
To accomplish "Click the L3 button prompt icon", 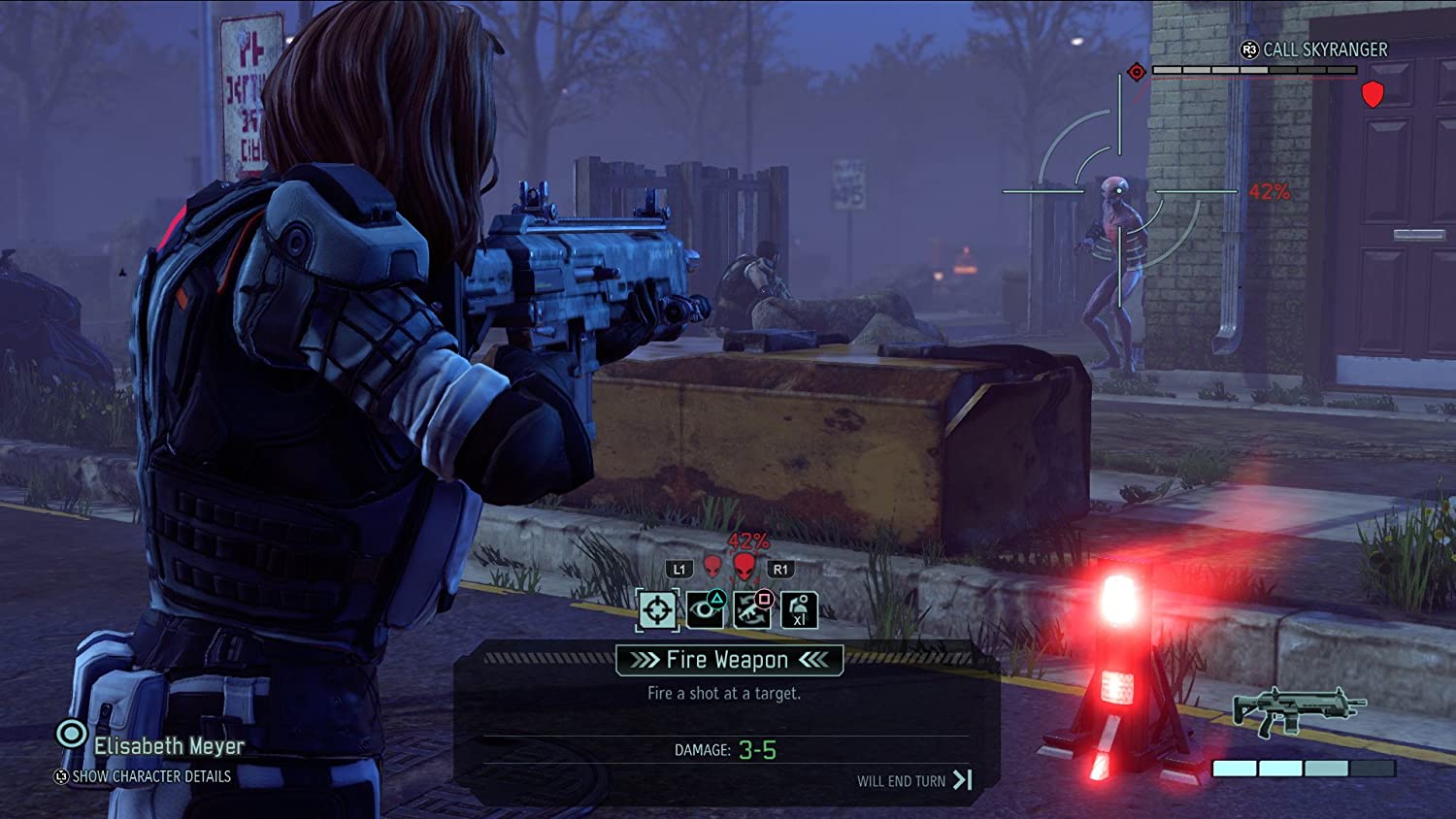I will (x=62, y=777).
